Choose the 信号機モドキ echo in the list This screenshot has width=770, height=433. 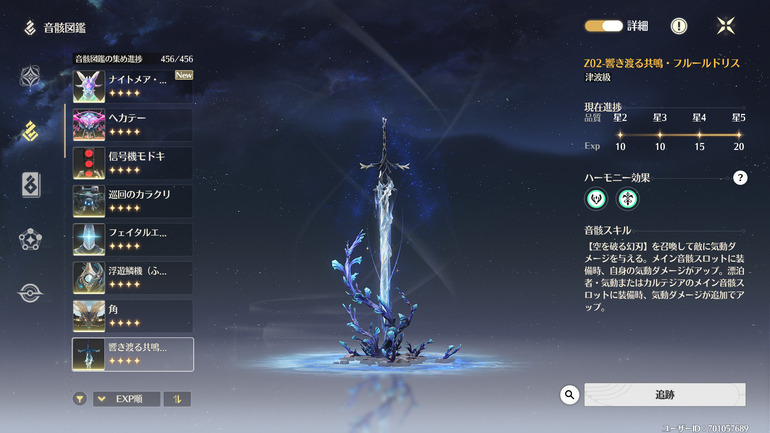tap(133, 162)
